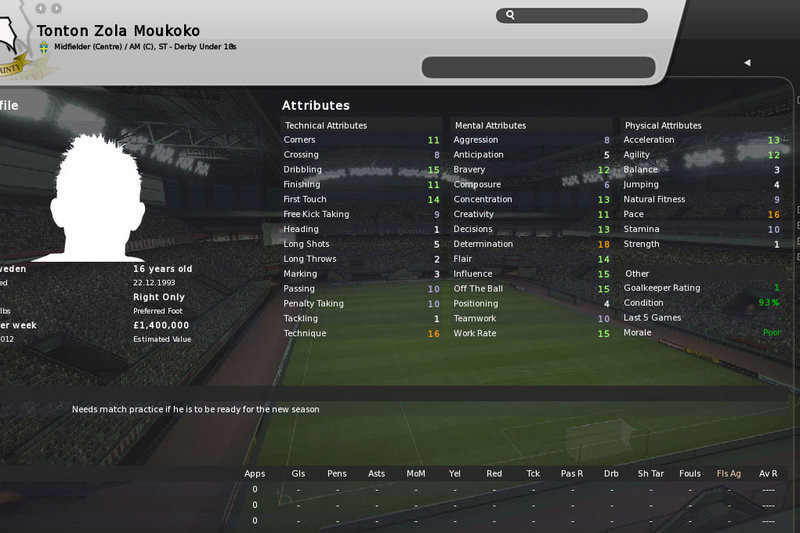Click the Drb column header
The width and height of the screenshot is (800, 533).
tap(611, 473)
